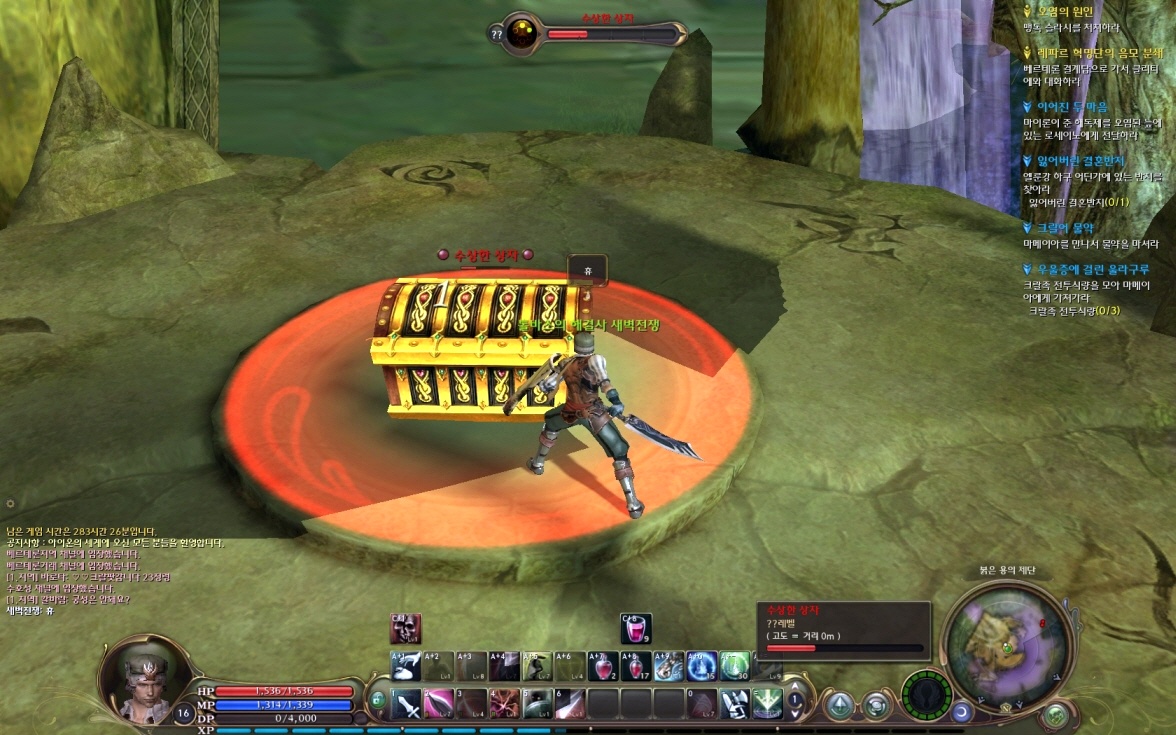This screenshot has height=735, width=1176.
Task: Open the quest with the 0/3 objective counter
Action: click(x=1086, y=269)
